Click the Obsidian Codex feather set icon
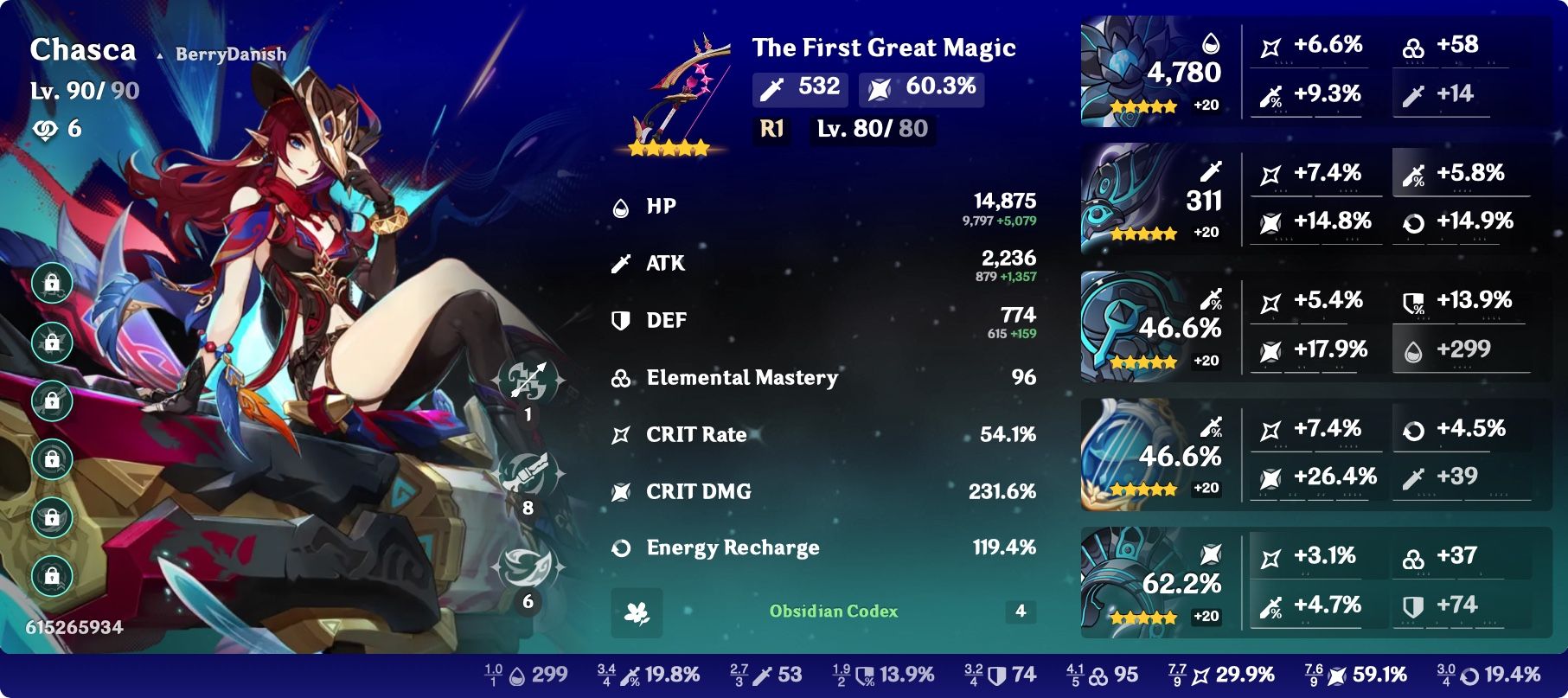 636,612
